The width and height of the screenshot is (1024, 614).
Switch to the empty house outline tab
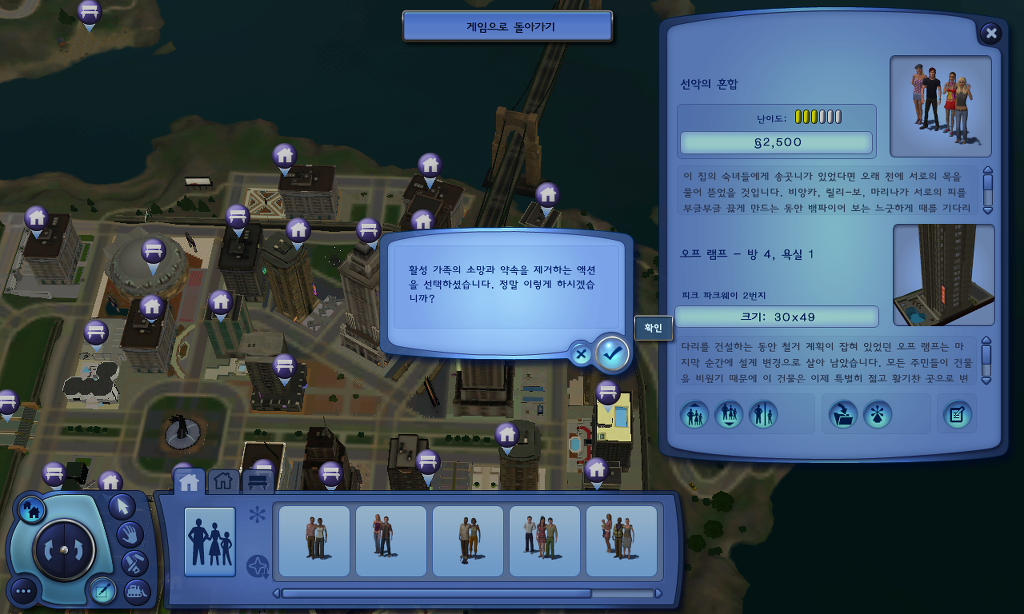click(x=223, y=482)
